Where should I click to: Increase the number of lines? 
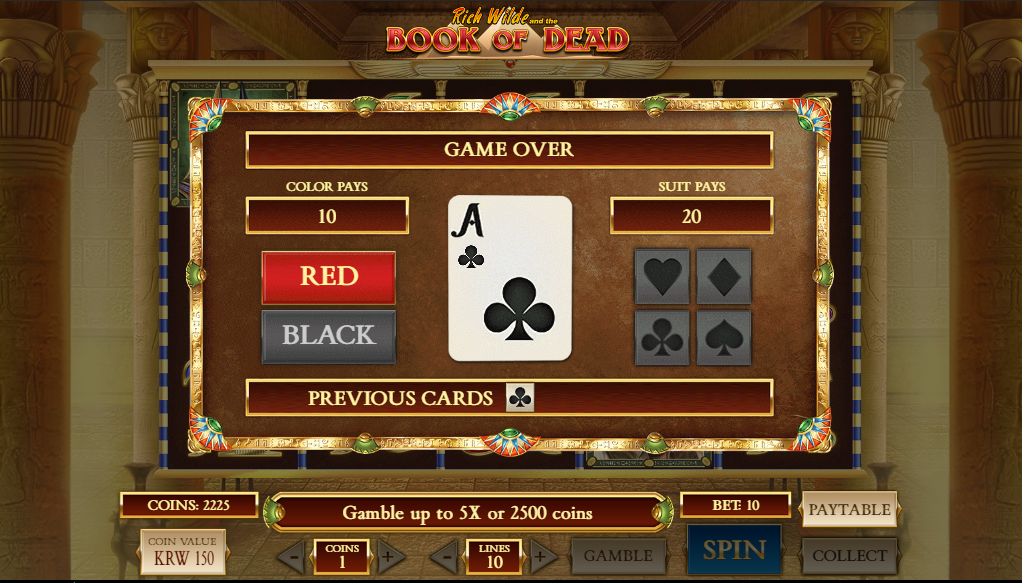pyautogui.click(x=543, y=556)
